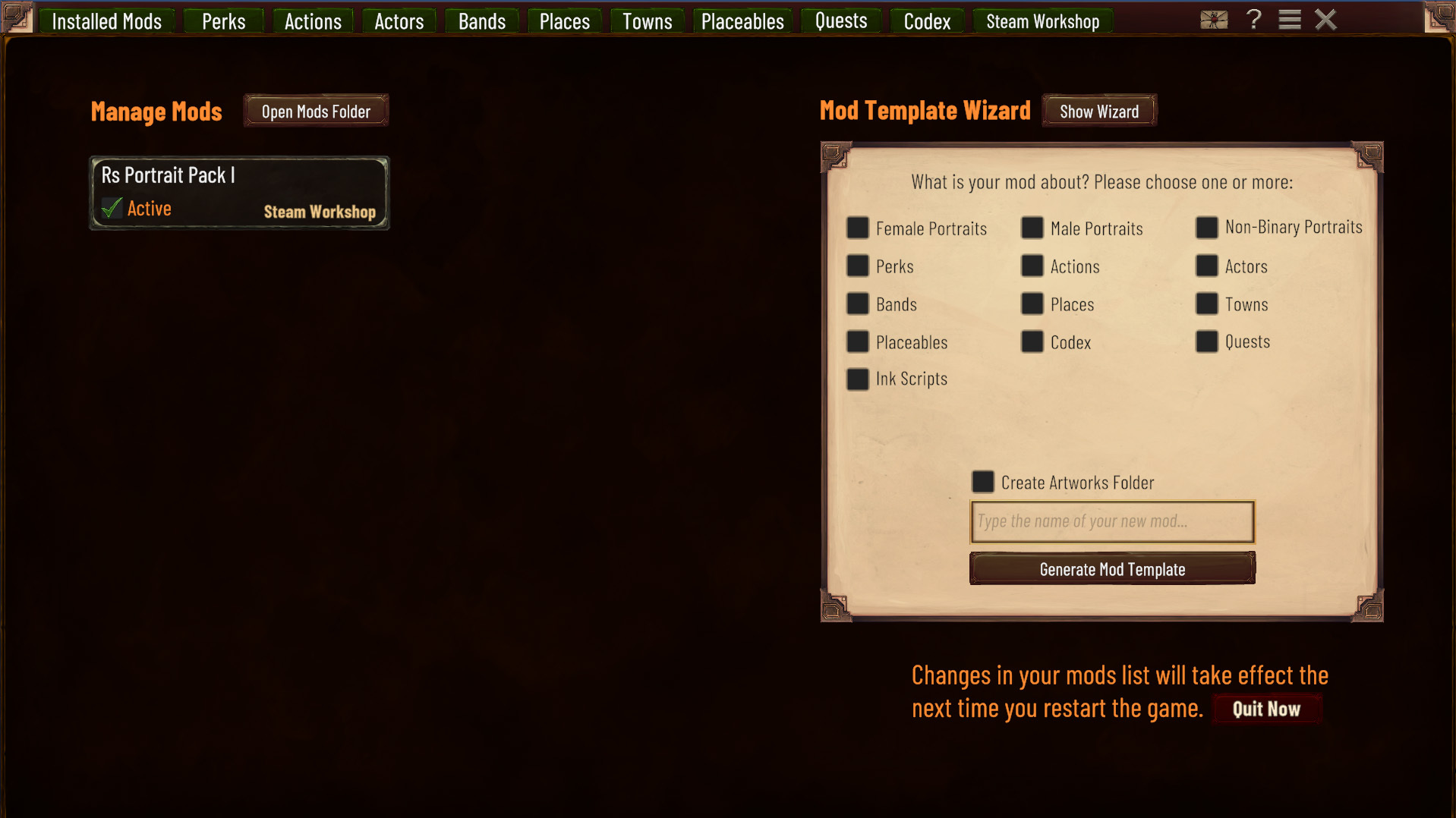Click the Open Mods Folder button
1456x818 pixels.
tap(316, 110)
